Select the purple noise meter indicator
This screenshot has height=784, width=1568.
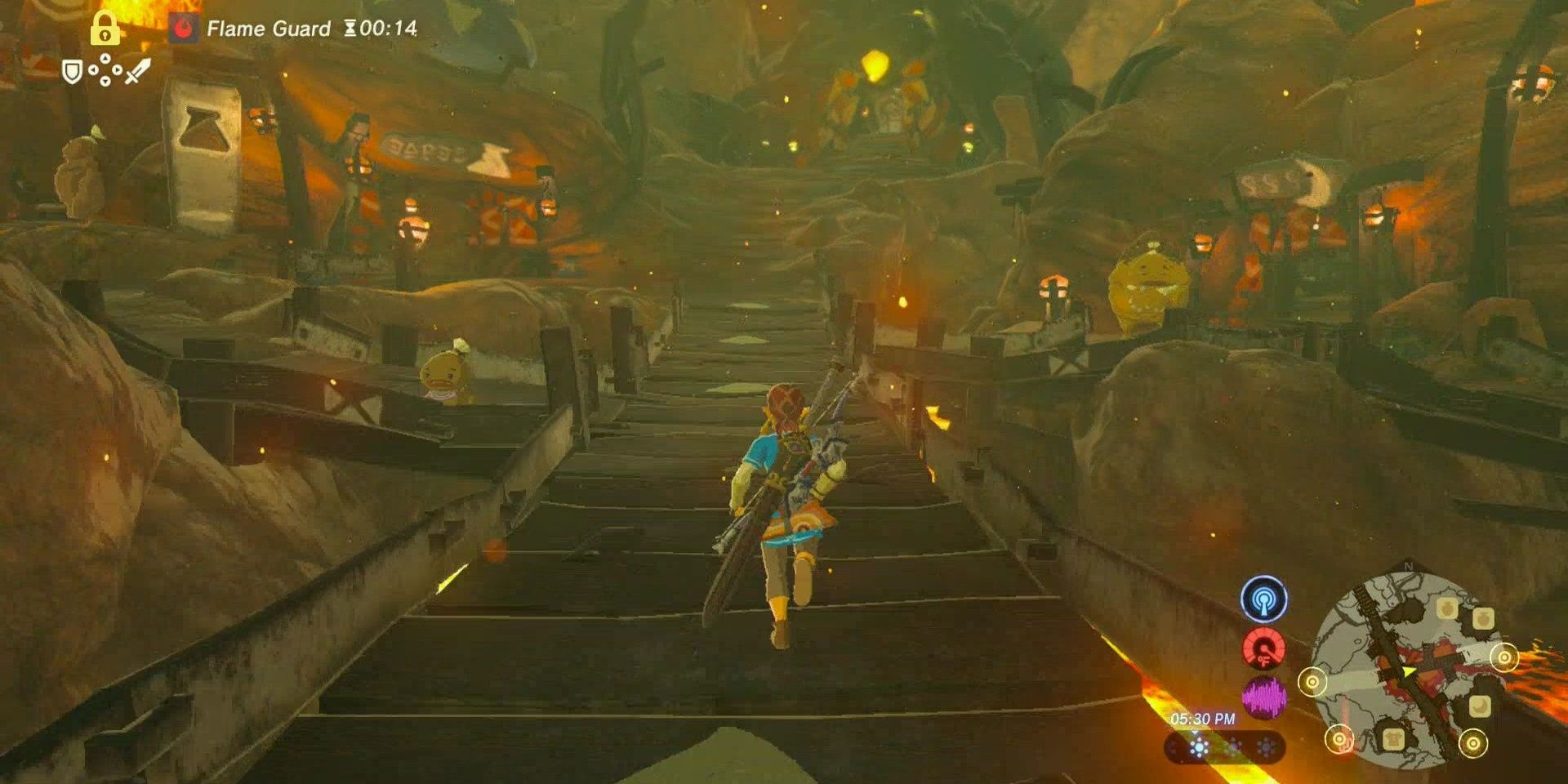[1265, 697]
